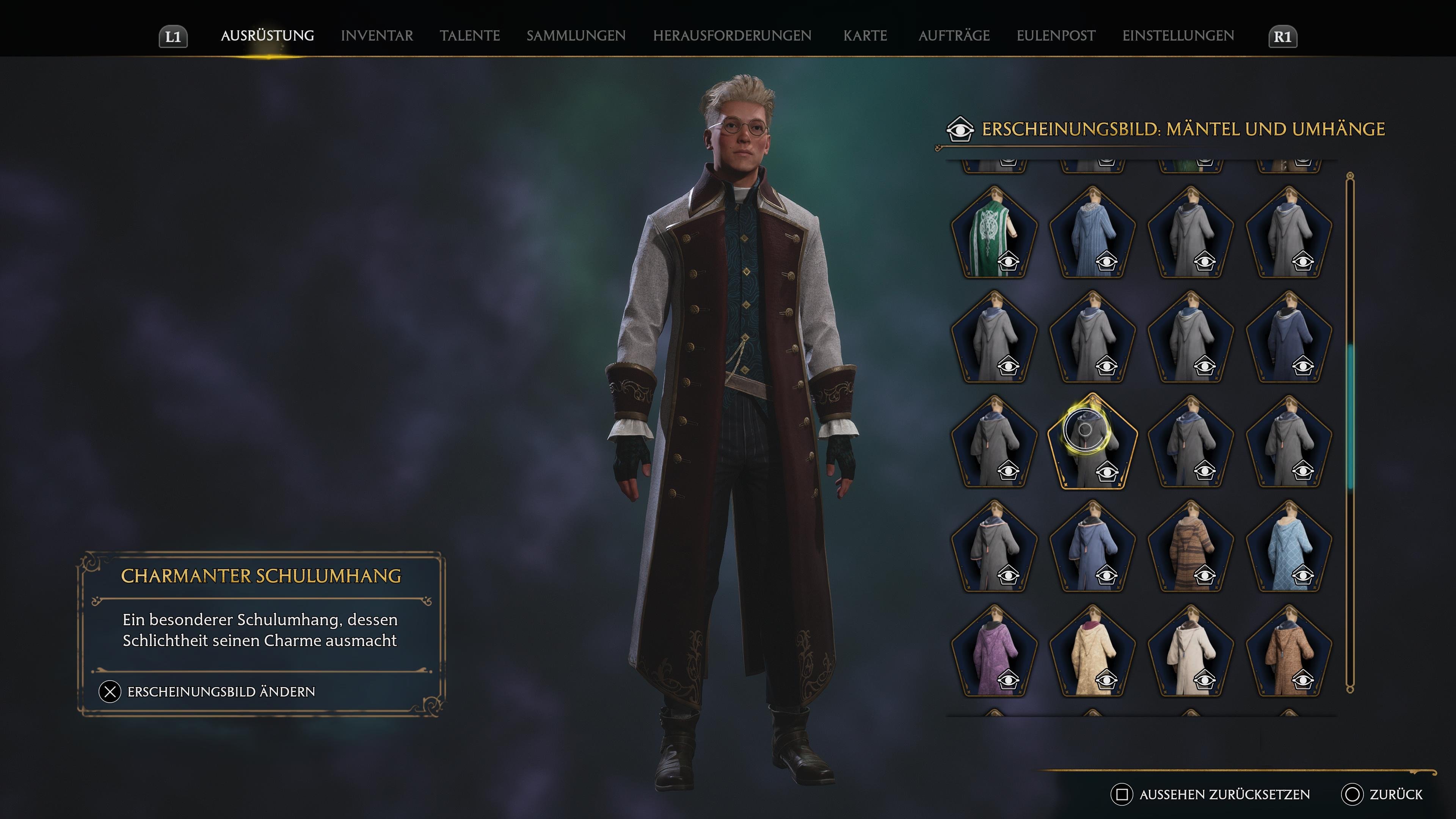
Task: Open the Inventar tab
Action: pyautogui.click(x=377, y=36)
